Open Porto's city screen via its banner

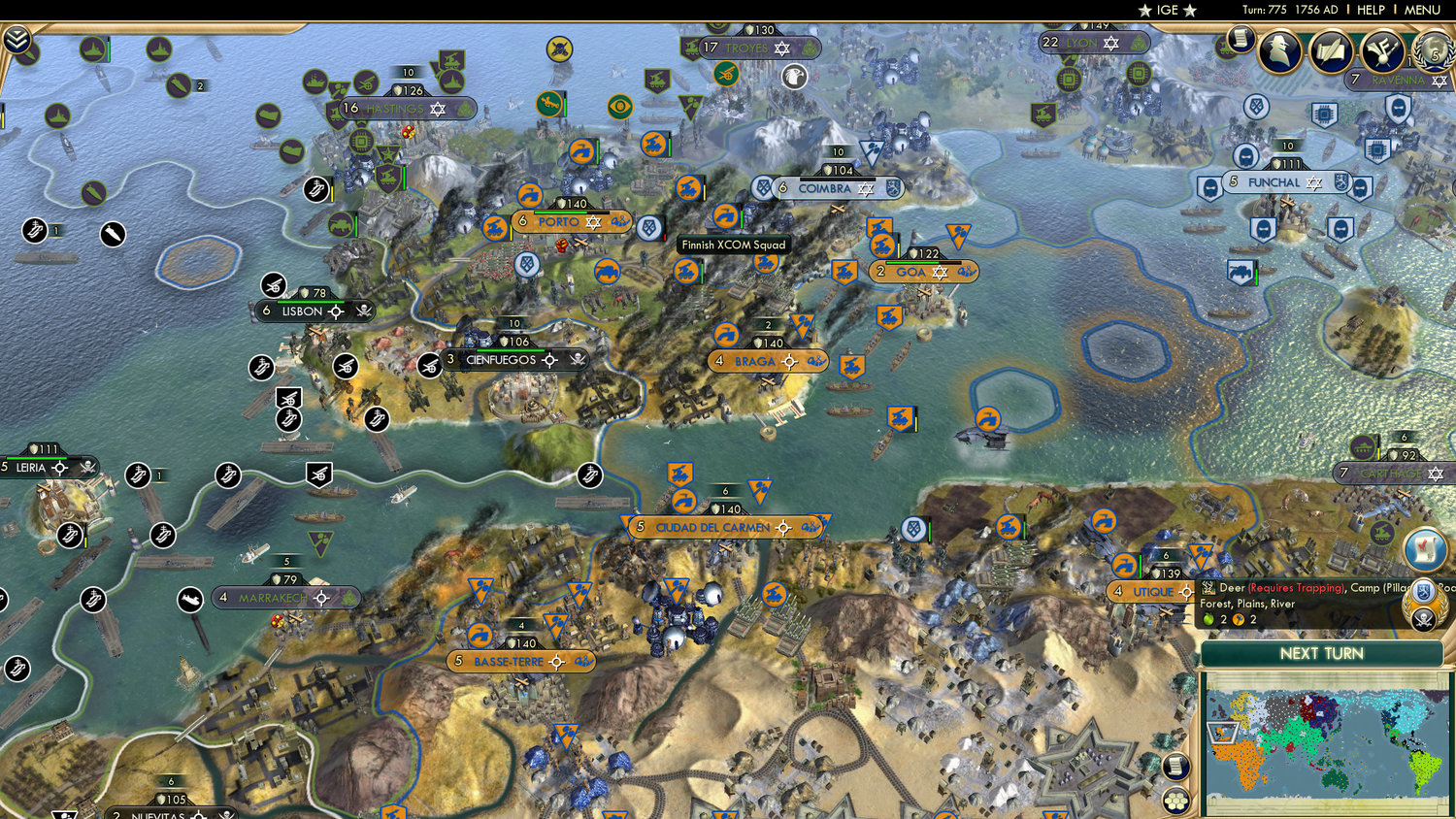(x=558, y=221)
